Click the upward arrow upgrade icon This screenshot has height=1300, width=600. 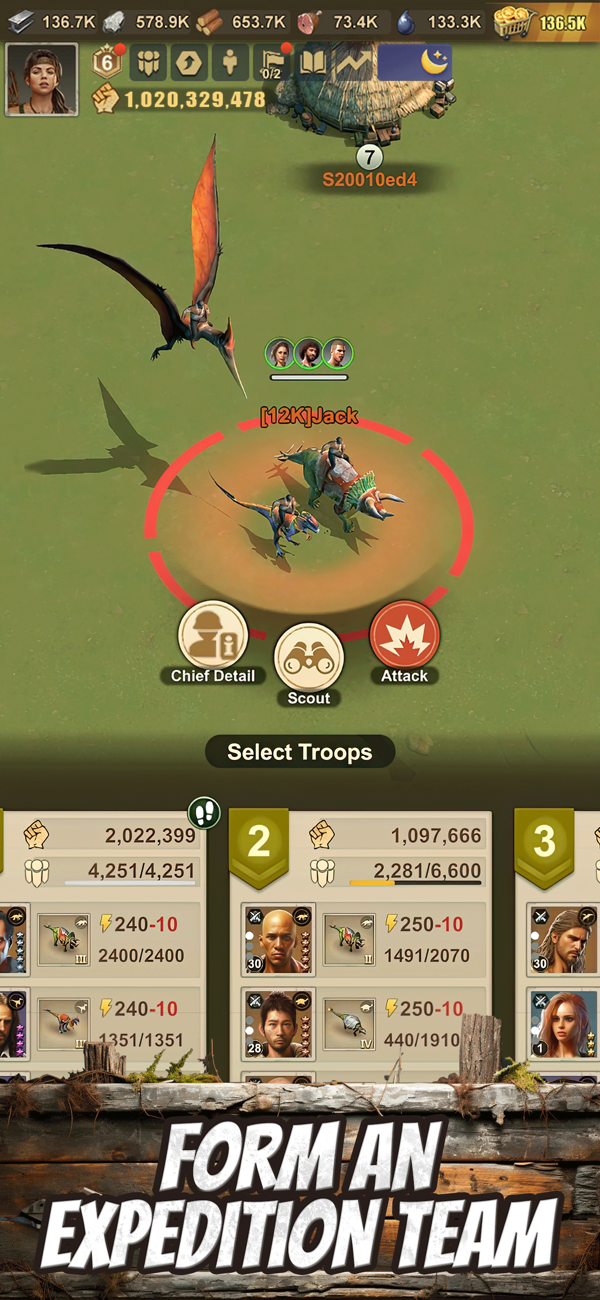click(188, 63)
